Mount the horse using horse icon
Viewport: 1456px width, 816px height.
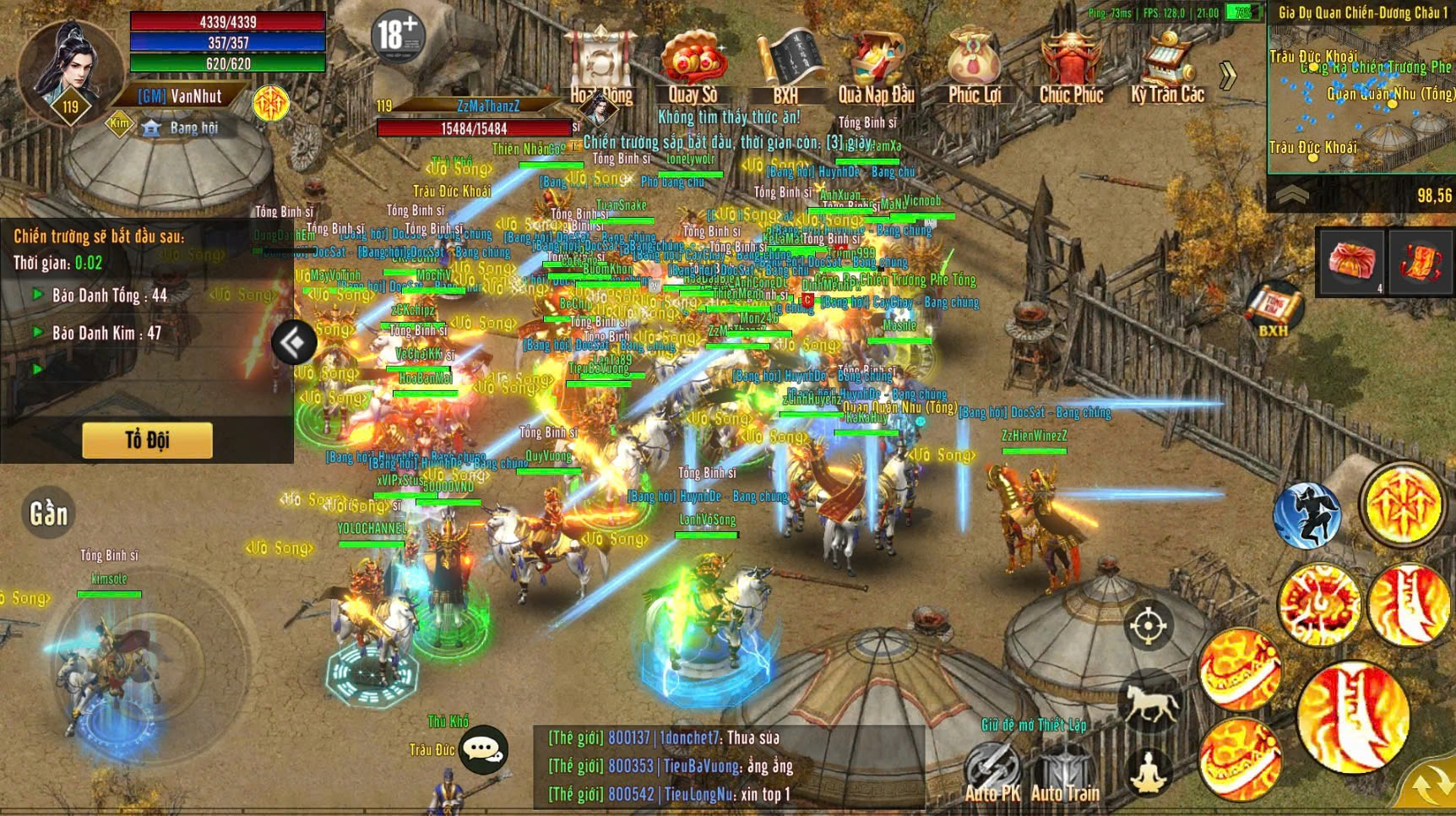click(x=1149, y=701)
